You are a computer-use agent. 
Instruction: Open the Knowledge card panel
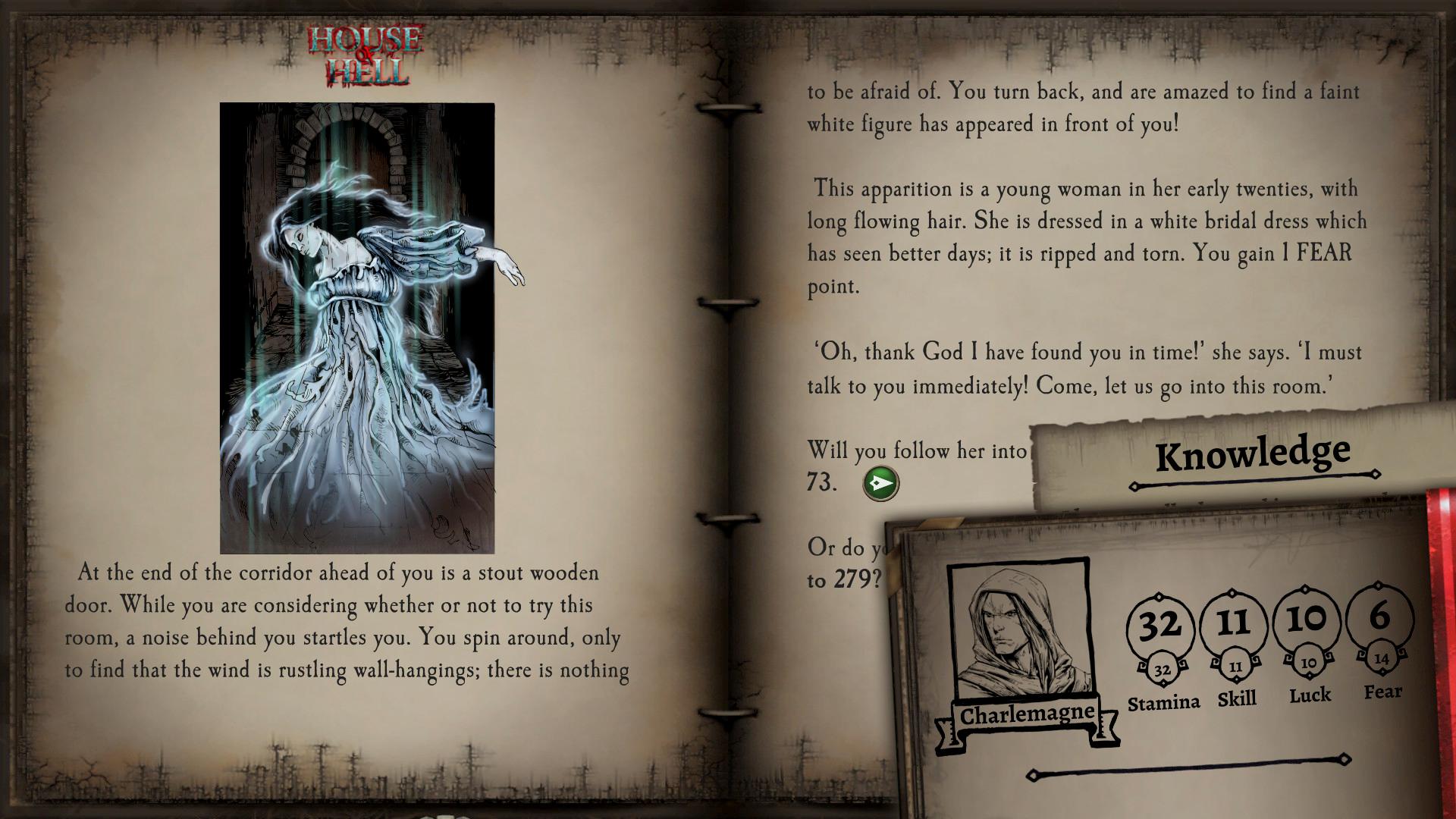pyautogui.click(x=1253, y=453)
